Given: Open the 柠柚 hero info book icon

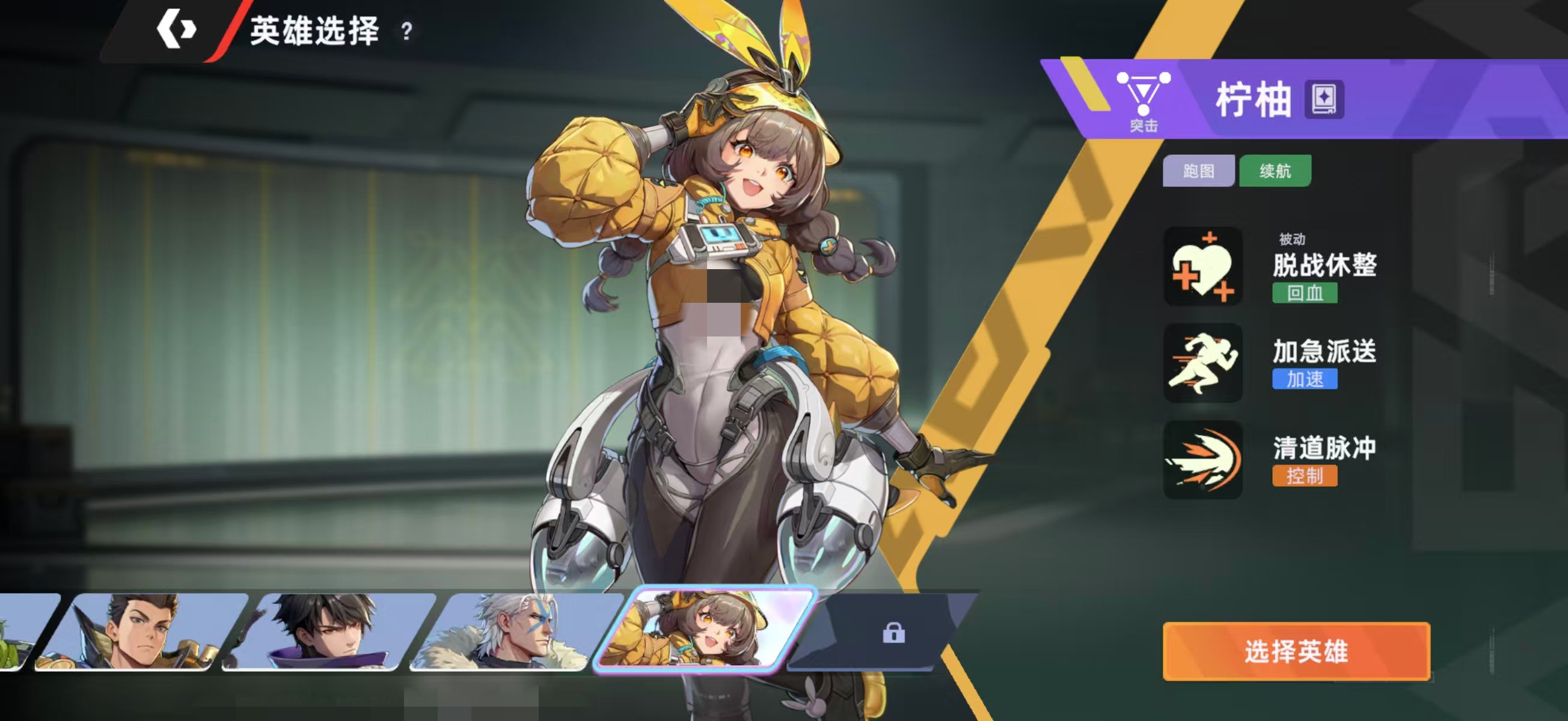Looking at the screenshot, I should (x=1323, y=99).
